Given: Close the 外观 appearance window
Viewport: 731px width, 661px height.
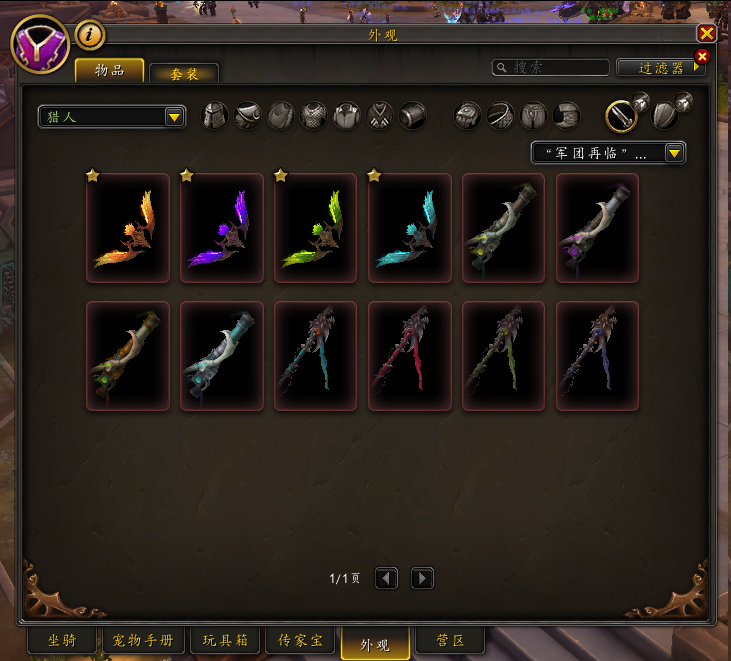Looking at the screenshot, I should (708, 32).
